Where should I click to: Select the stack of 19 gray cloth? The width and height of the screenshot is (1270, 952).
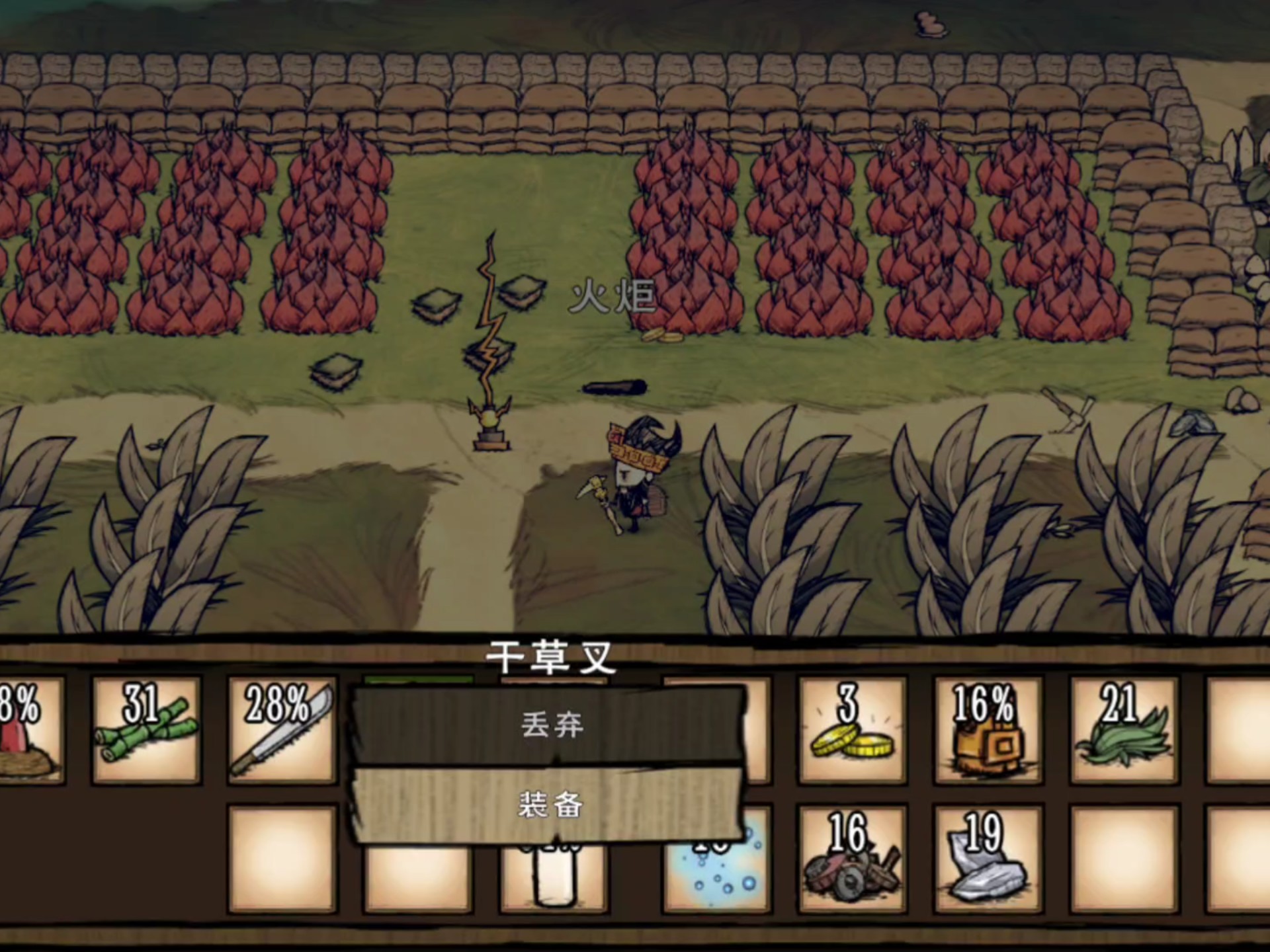(988, 859)
